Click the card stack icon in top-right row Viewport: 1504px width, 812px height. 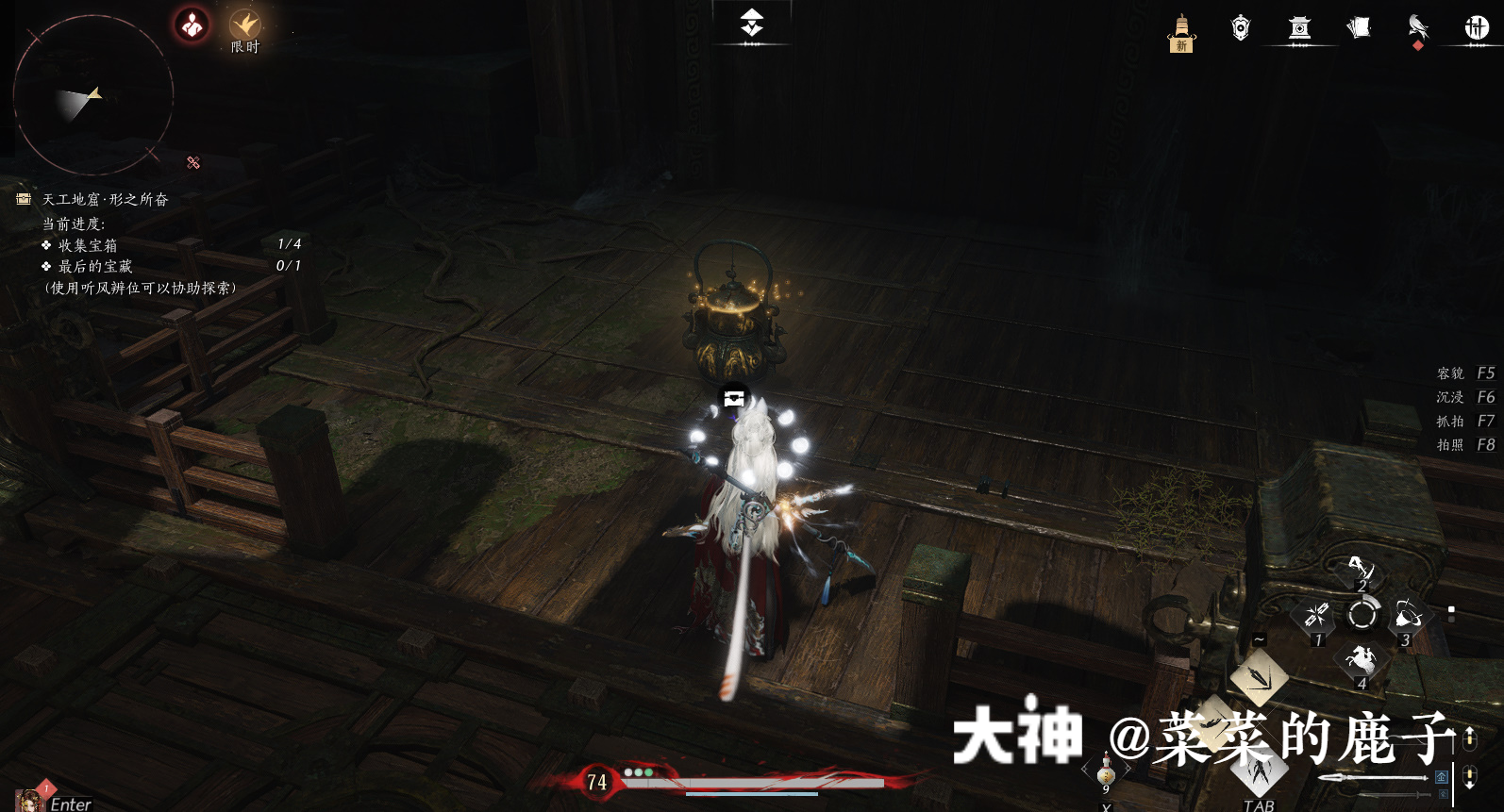point(1357,26)
